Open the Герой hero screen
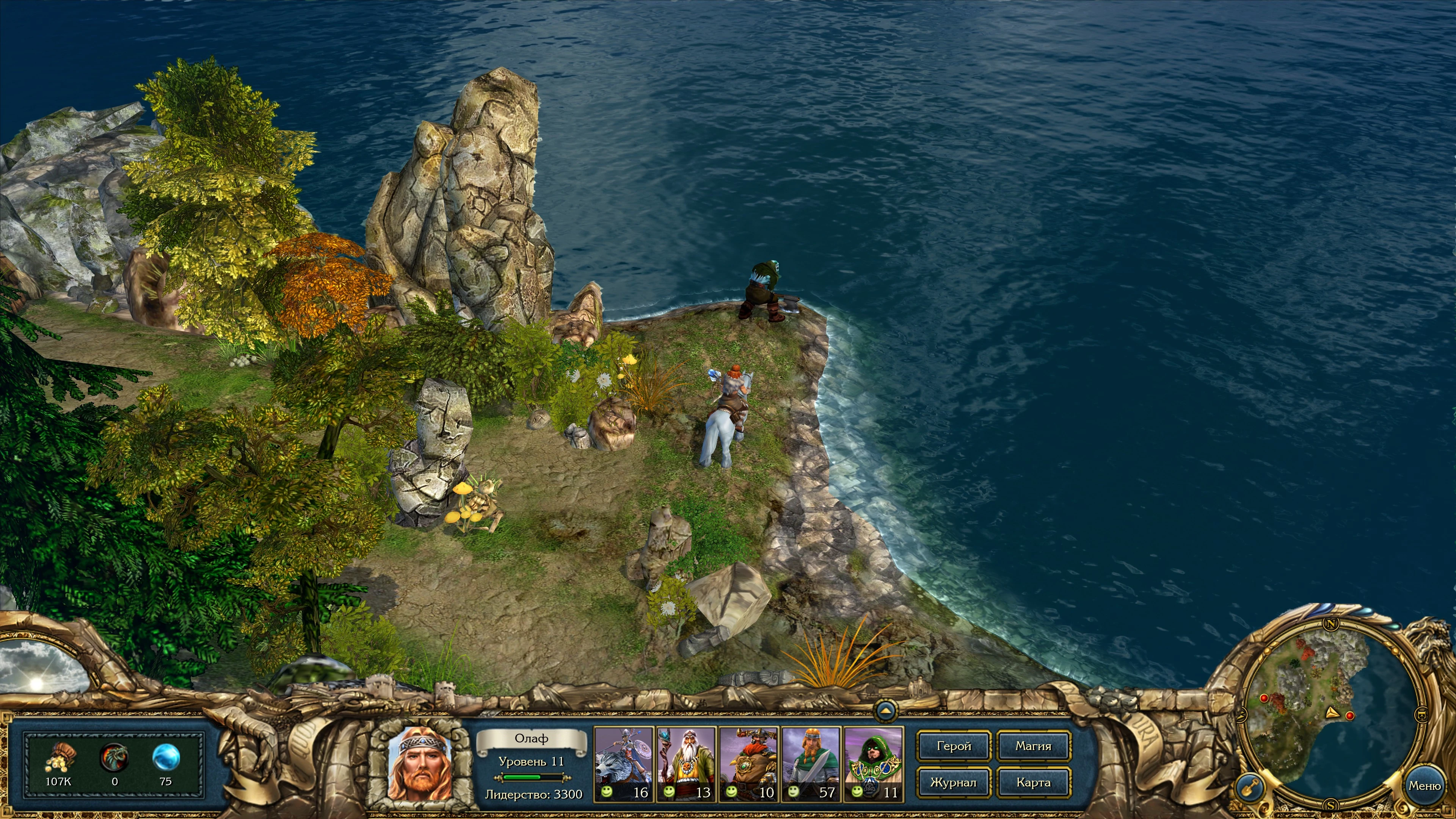Image resolution: width=1456 pixels, height=819 pixels. click(x=954, y=746)
